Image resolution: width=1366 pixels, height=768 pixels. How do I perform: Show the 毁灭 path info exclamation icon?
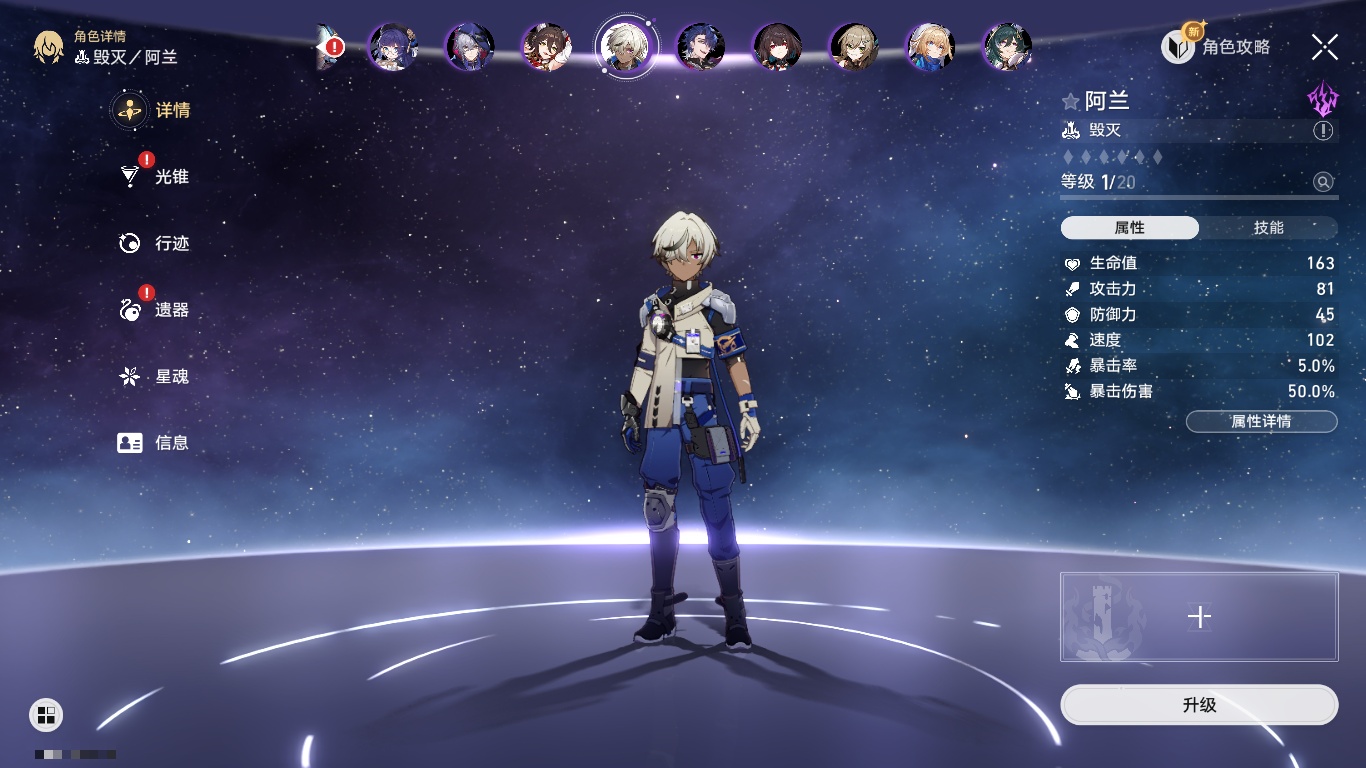pyautogui.click(x=1323, y=131)
